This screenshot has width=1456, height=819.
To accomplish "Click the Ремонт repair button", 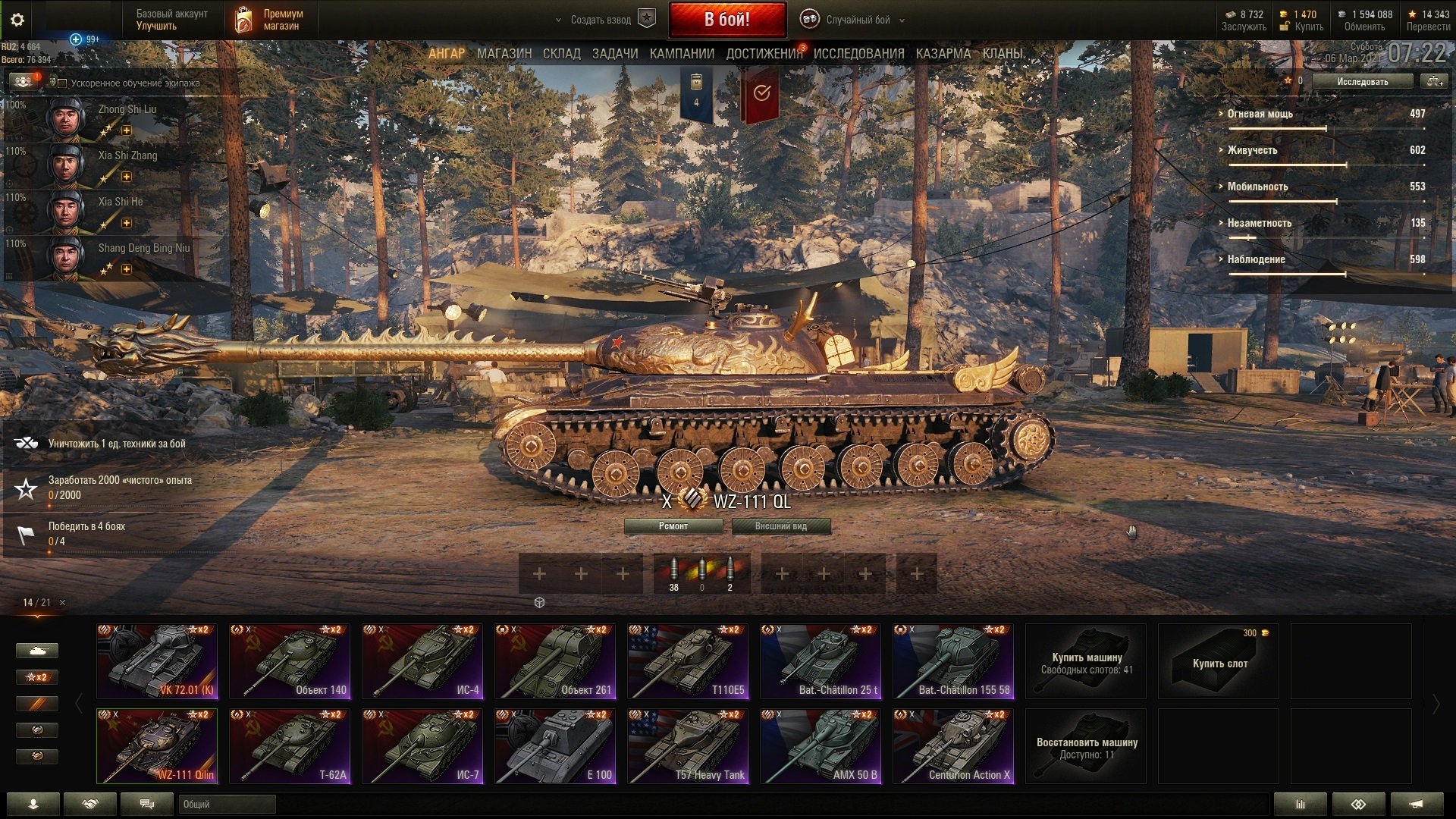I will pos(673,526).
